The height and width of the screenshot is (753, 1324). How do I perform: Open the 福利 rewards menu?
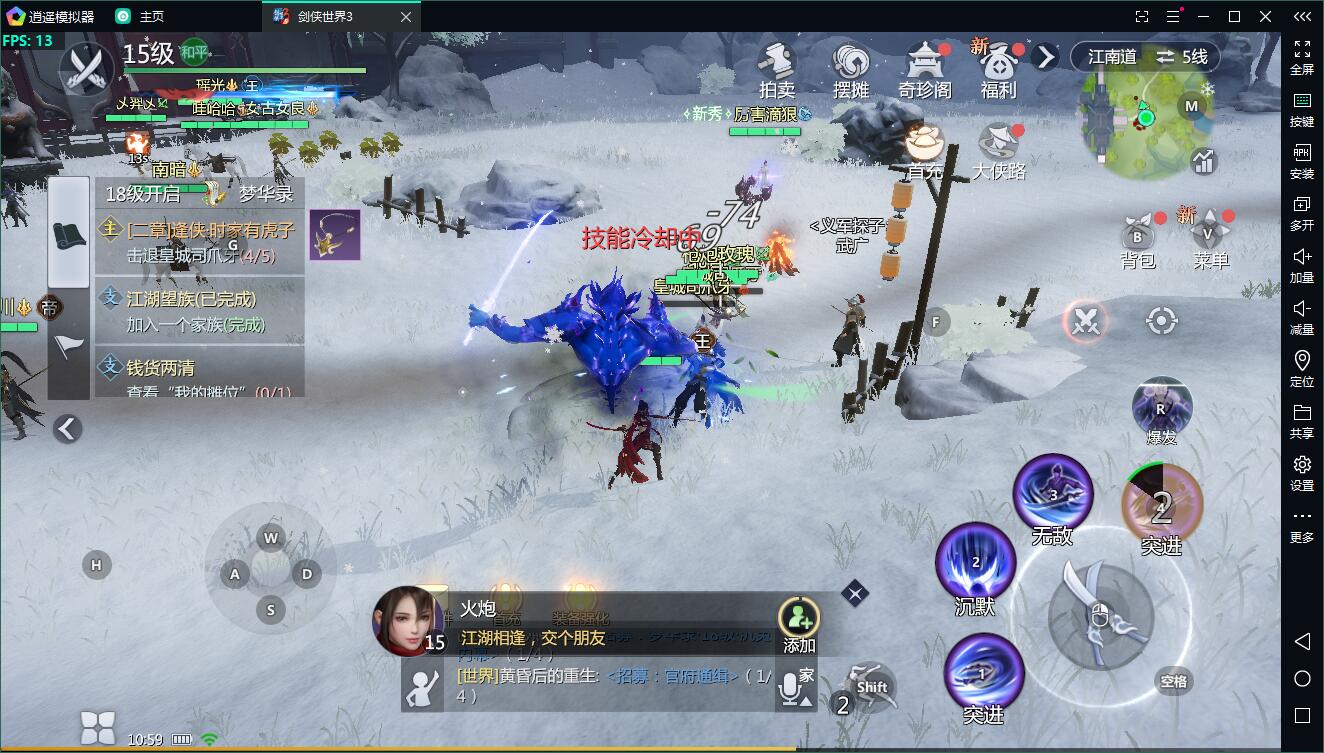998,68
